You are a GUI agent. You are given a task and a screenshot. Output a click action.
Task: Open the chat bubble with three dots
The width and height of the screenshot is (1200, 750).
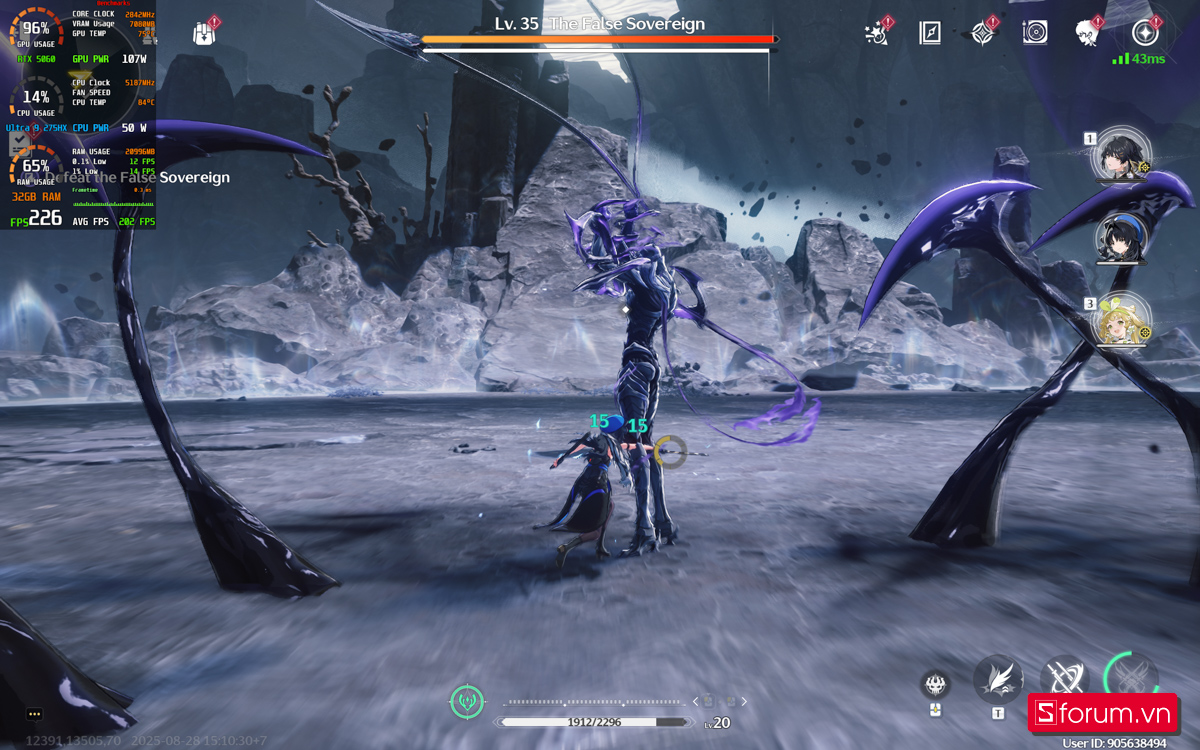(x=35, y=714)
